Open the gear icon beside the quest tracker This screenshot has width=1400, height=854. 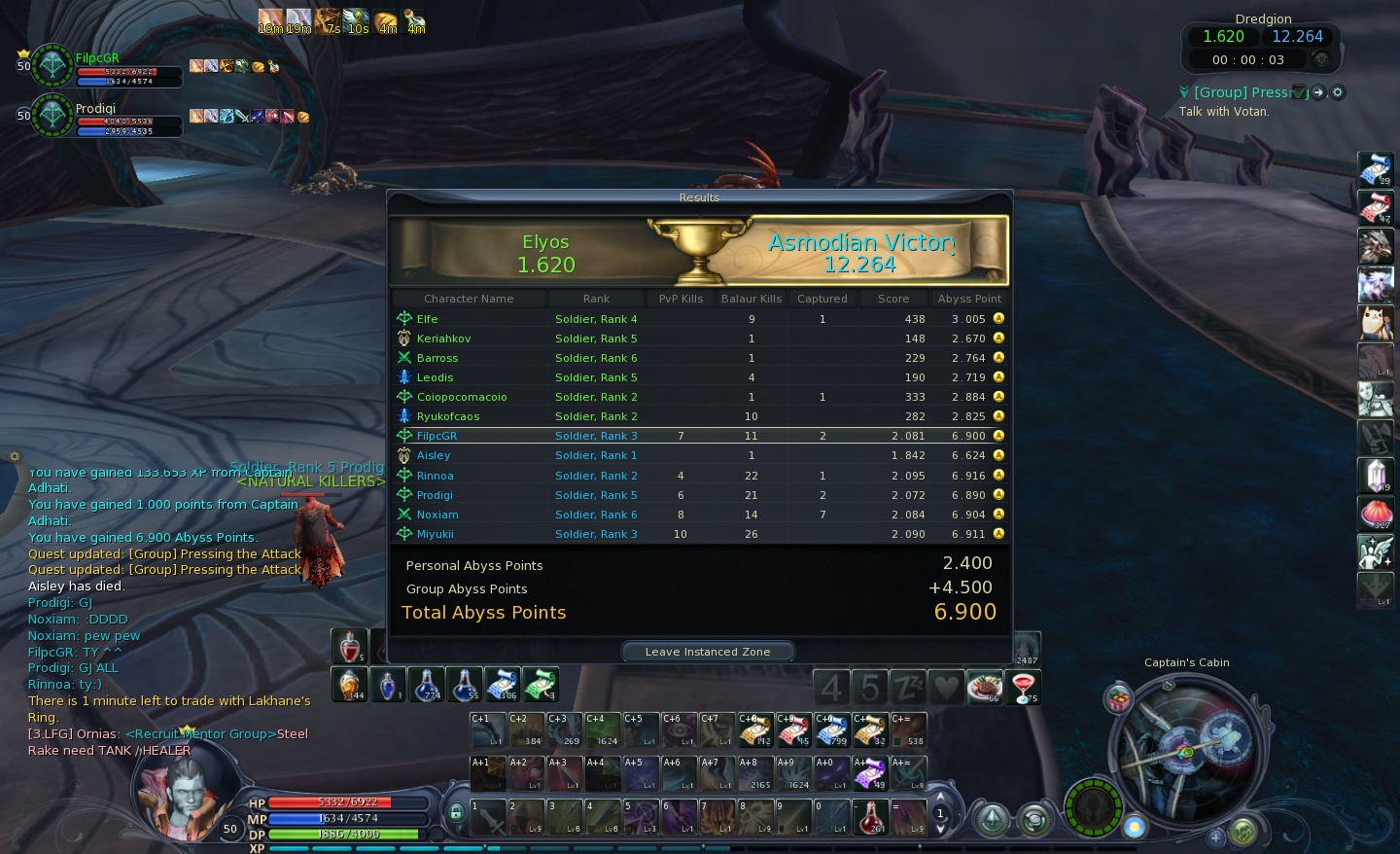click(1338, 92)
